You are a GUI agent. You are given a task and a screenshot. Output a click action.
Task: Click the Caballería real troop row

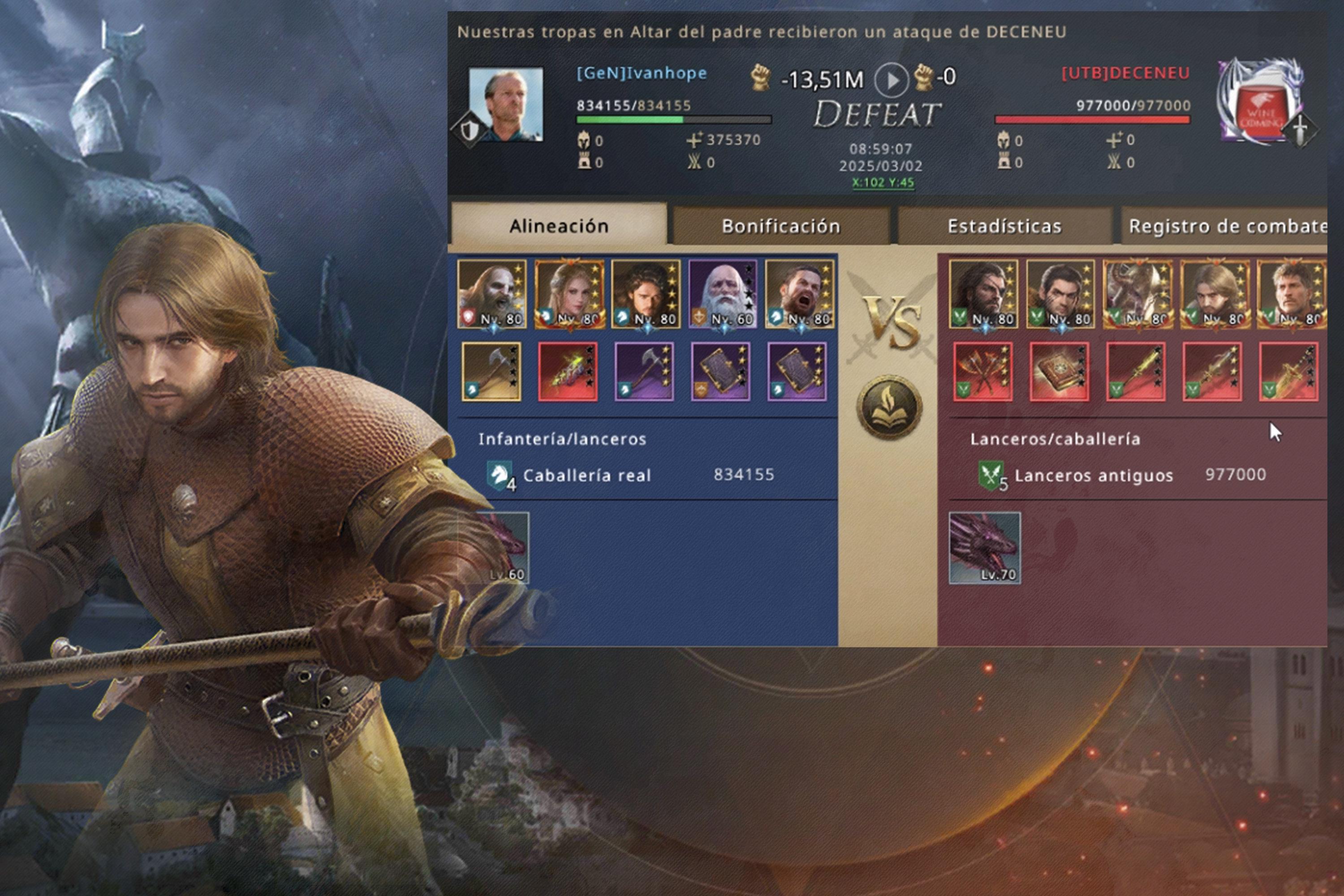pyautogui.click(x=629, y=475)
